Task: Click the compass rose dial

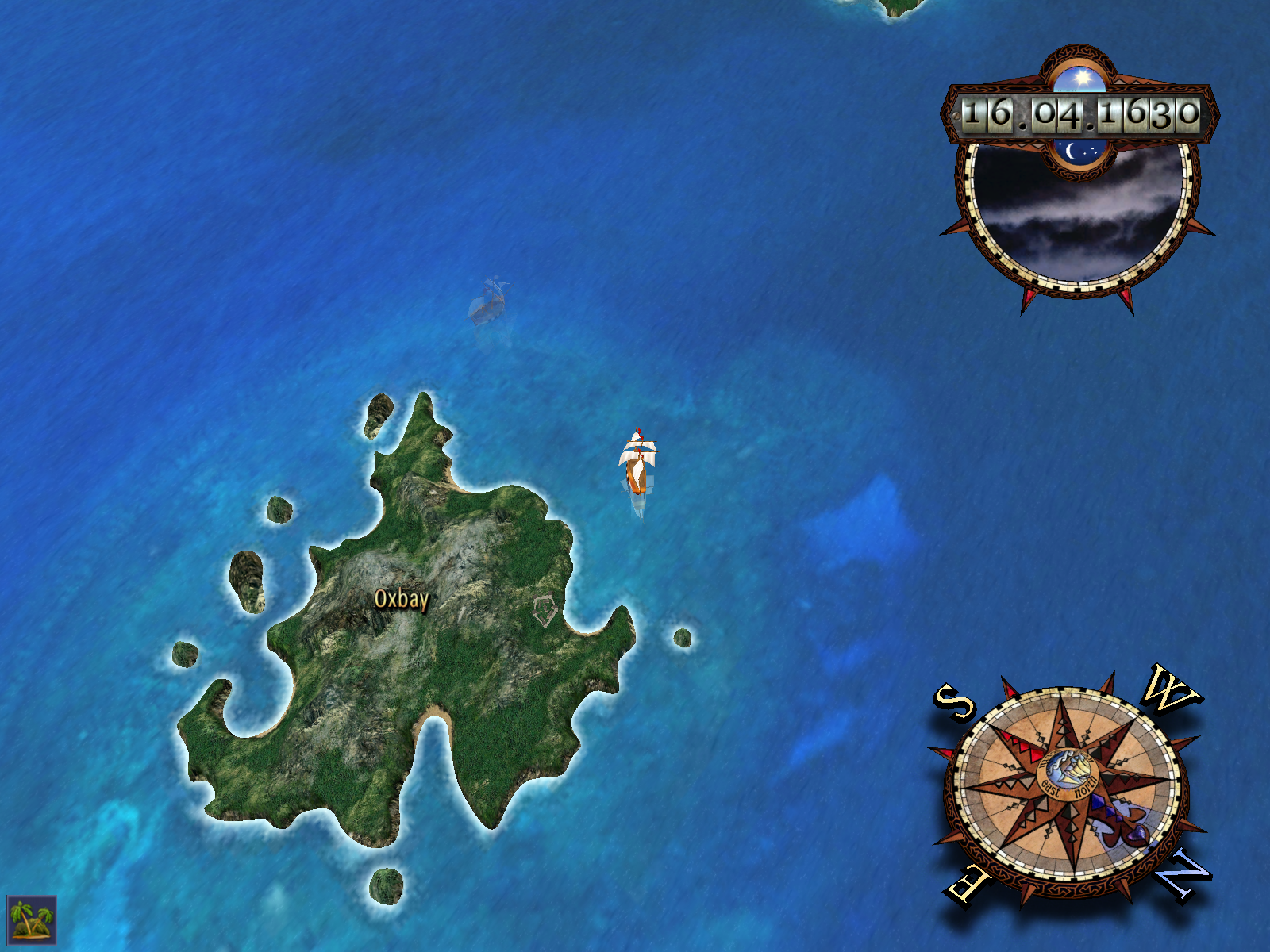Action: tap(1067, 786)
